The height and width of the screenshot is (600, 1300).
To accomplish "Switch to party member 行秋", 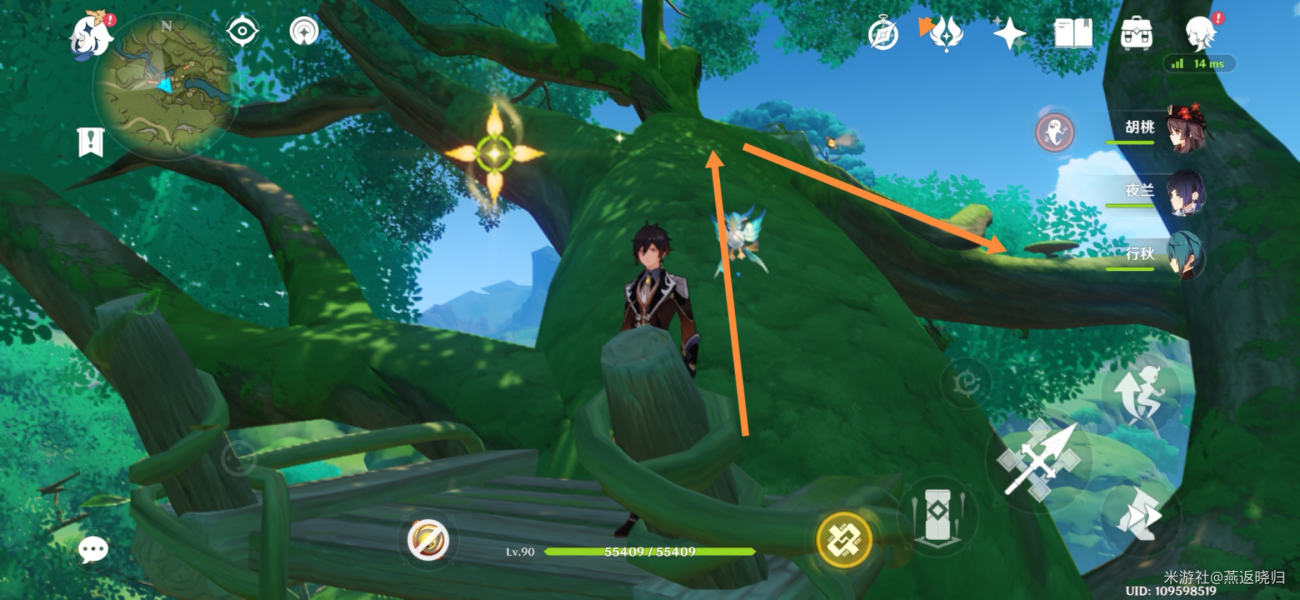I will point(1160,255).
